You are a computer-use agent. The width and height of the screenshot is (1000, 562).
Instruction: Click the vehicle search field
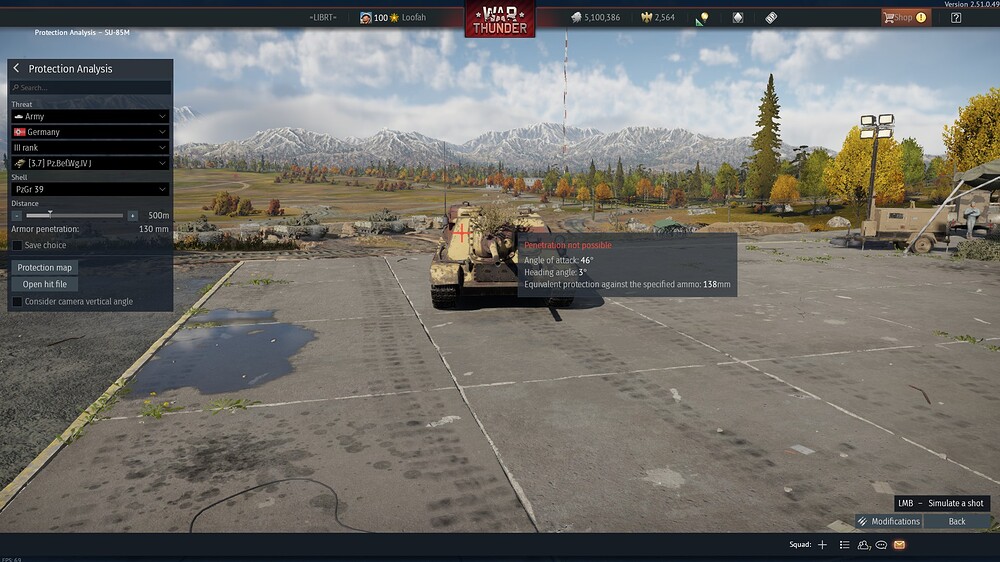pyautogui.click(x=90, y=88)
